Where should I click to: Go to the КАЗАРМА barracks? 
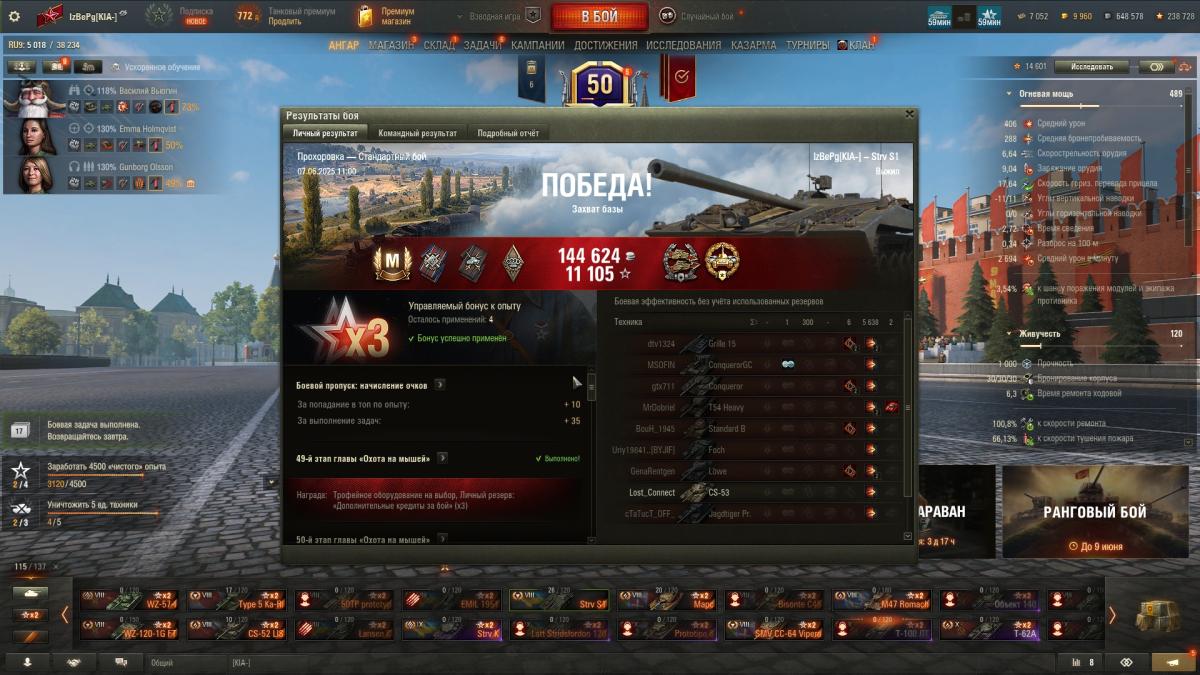(753, 45)
